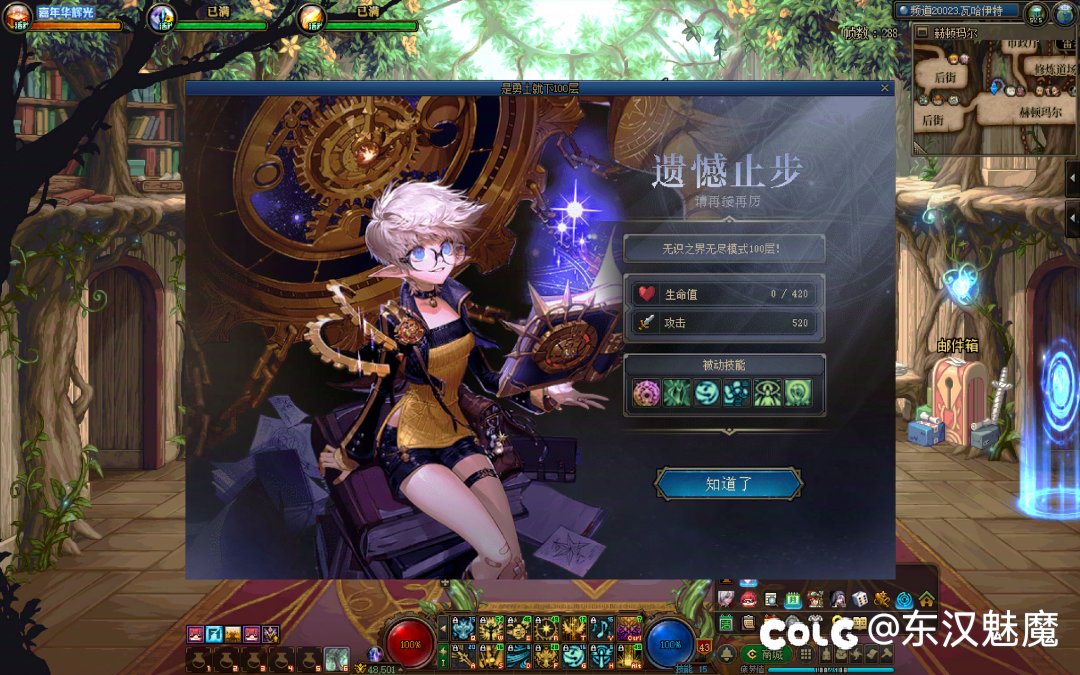Confirm with the 知道了 button
The height and width of the screenshot is (675, 1080).
pyautogui.click(x=728, y=484)
